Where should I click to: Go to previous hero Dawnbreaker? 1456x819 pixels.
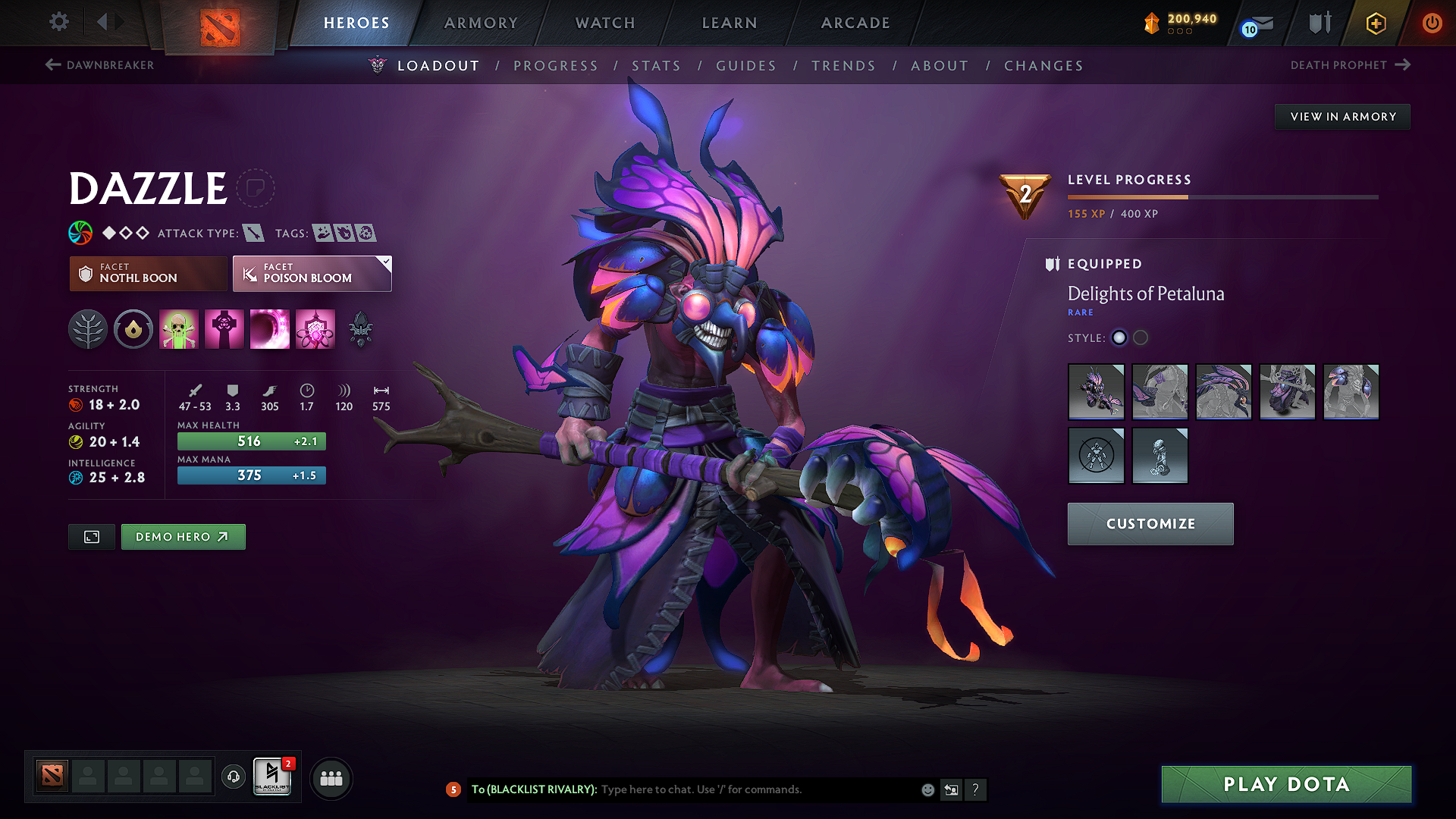pos(100,65)
